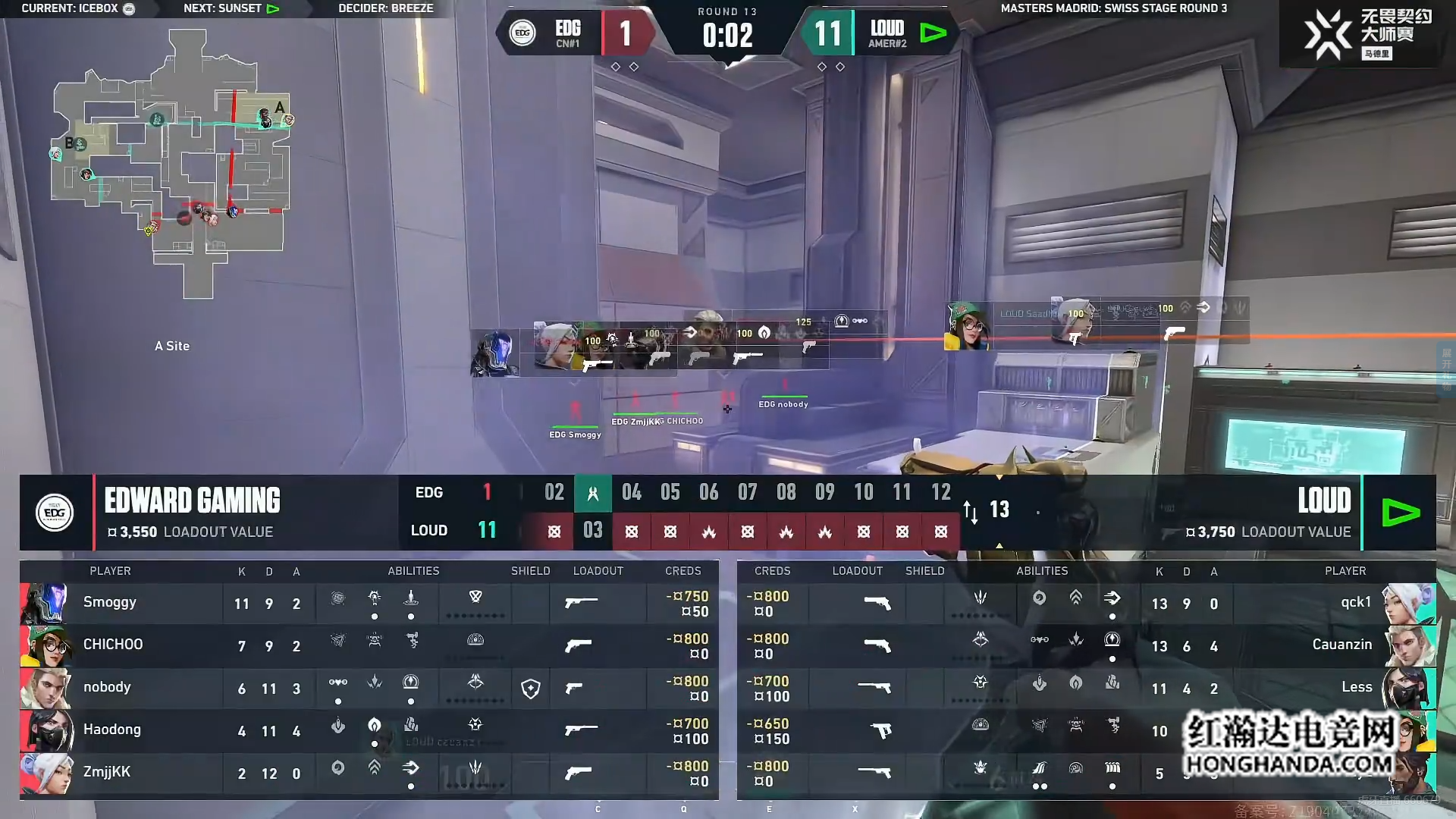Choose Cauanzin's player row
Viewport: 1456px width, 819px height.
(x=1086, y=646)
